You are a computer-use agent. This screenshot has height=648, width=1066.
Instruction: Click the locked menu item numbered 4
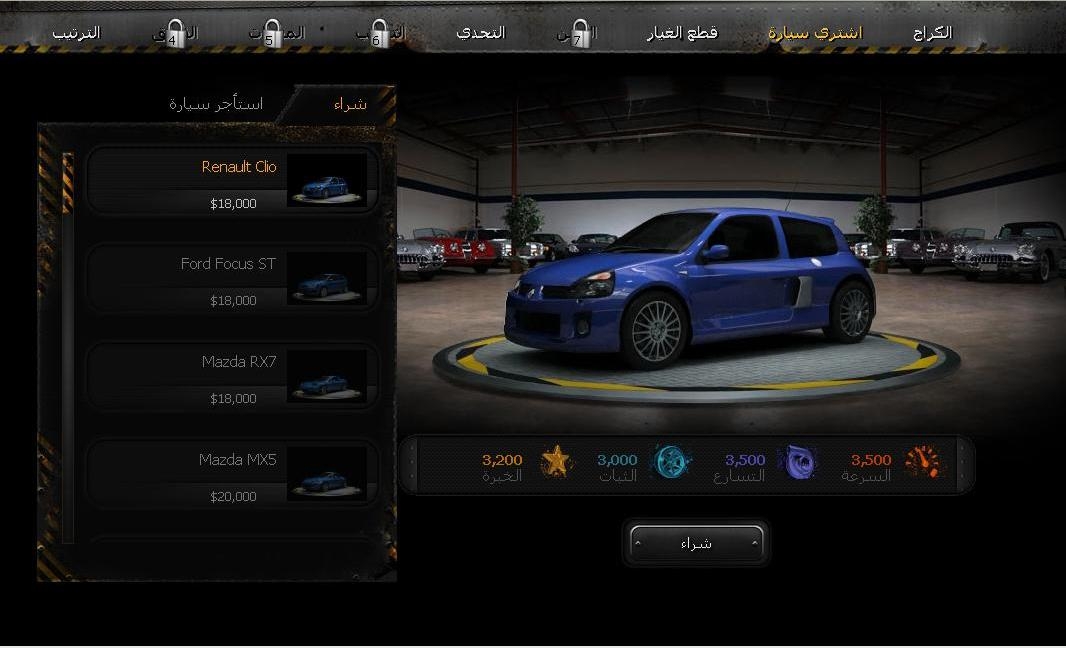pos(175,35)
